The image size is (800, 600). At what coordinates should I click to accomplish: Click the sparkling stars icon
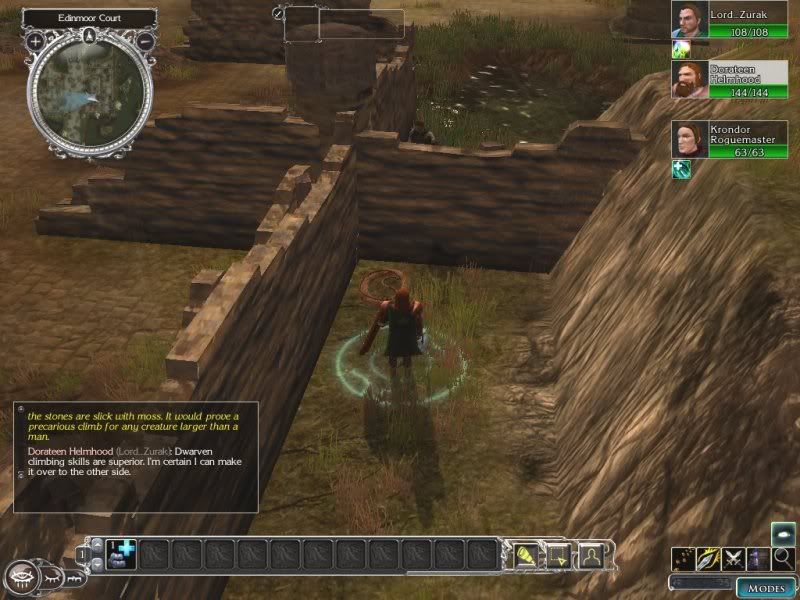[x=682, y=560]
